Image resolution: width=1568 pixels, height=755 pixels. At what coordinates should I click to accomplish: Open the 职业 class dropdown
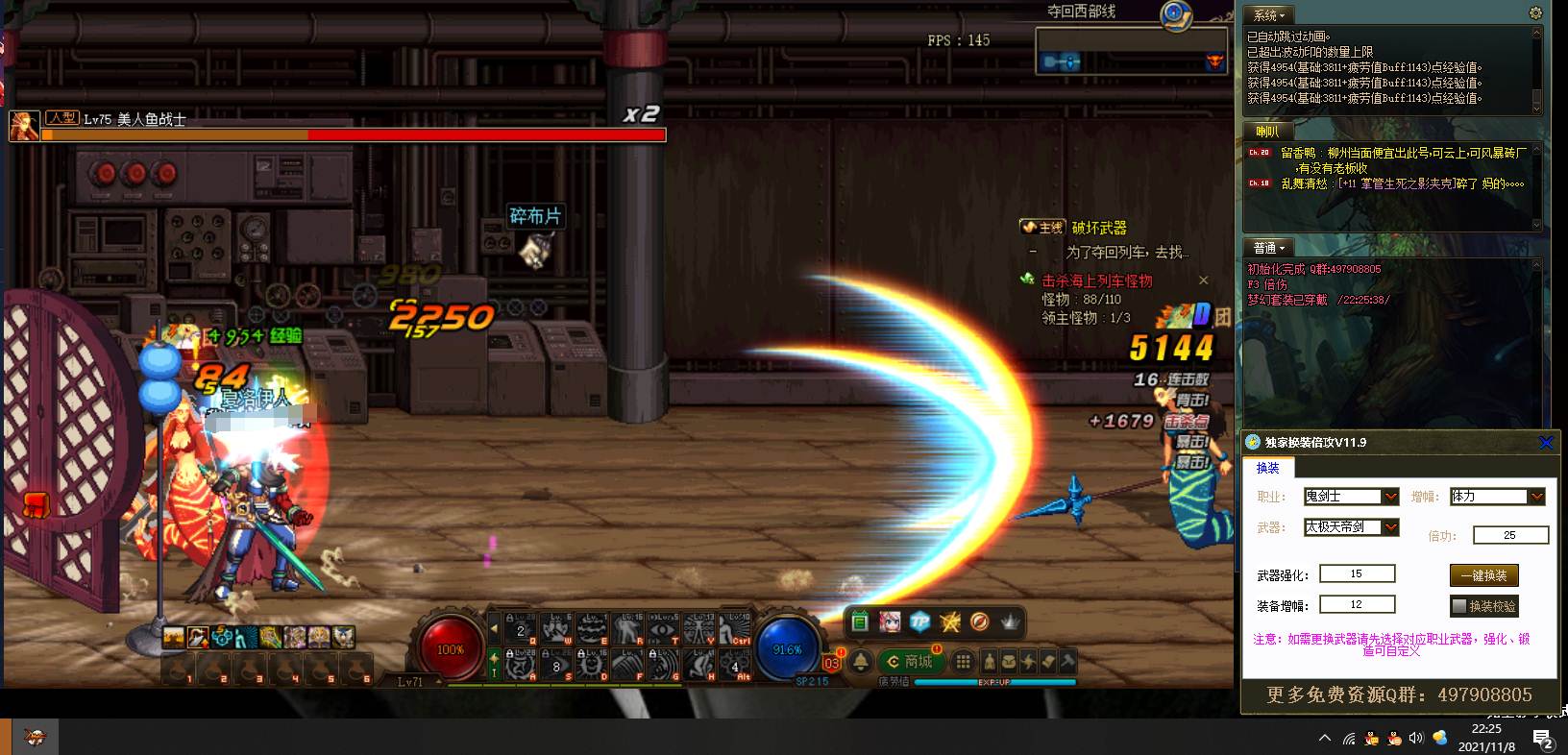pos(1389,497)
